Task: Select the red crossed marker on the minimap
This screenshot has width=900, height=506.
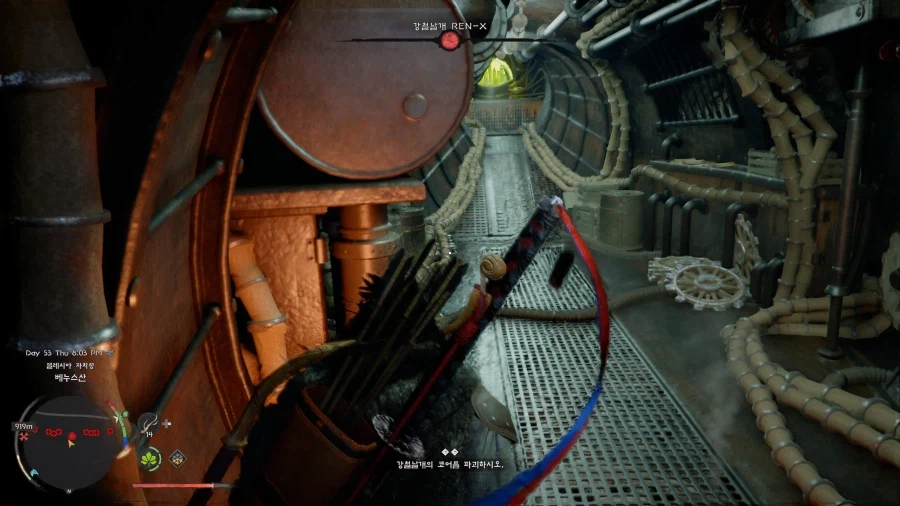Action: [22, 437]
